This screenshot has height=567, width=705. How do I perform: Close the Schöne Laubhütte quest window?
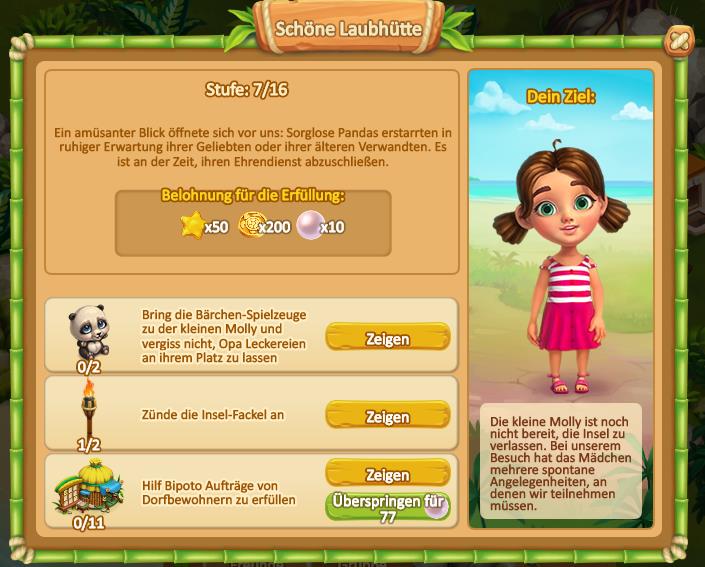pyautogui.click(x=679, y=41)
